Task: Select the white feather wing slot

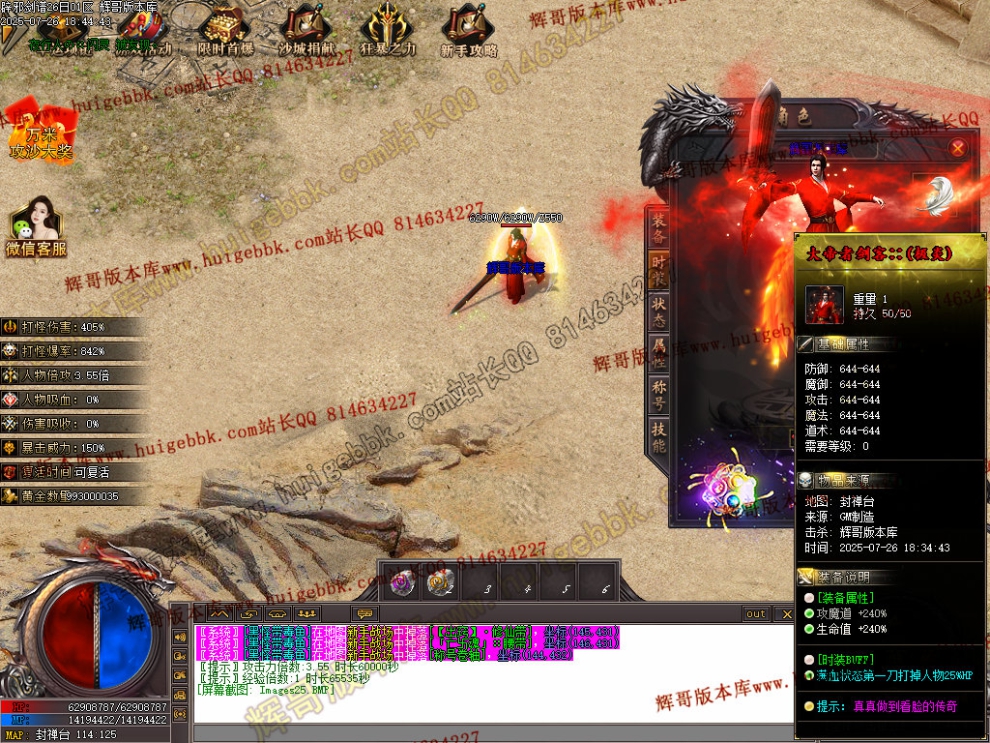Action: pos(938,196)
